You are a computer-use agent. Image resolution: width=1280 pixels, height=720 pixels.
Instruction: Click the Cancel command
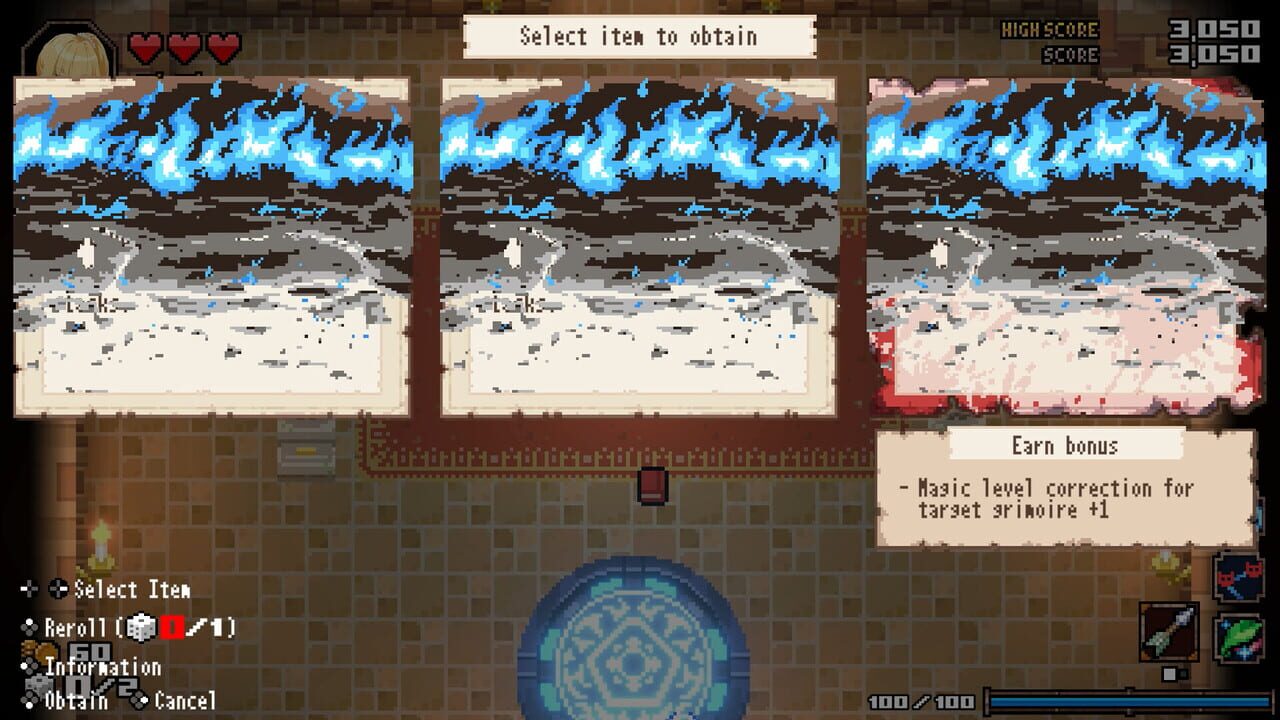click(185, 702)
